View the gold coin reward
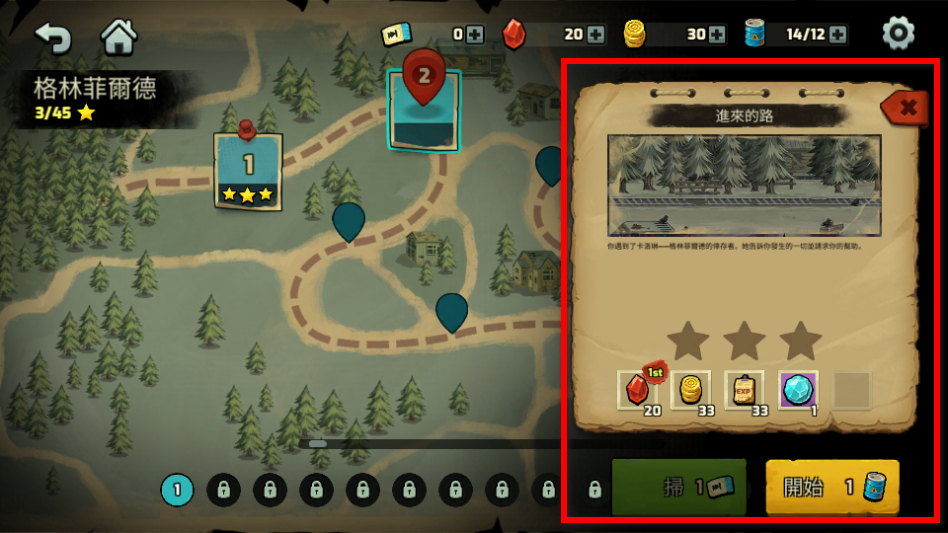Screen dimensions: 948x533 [690, 390]
